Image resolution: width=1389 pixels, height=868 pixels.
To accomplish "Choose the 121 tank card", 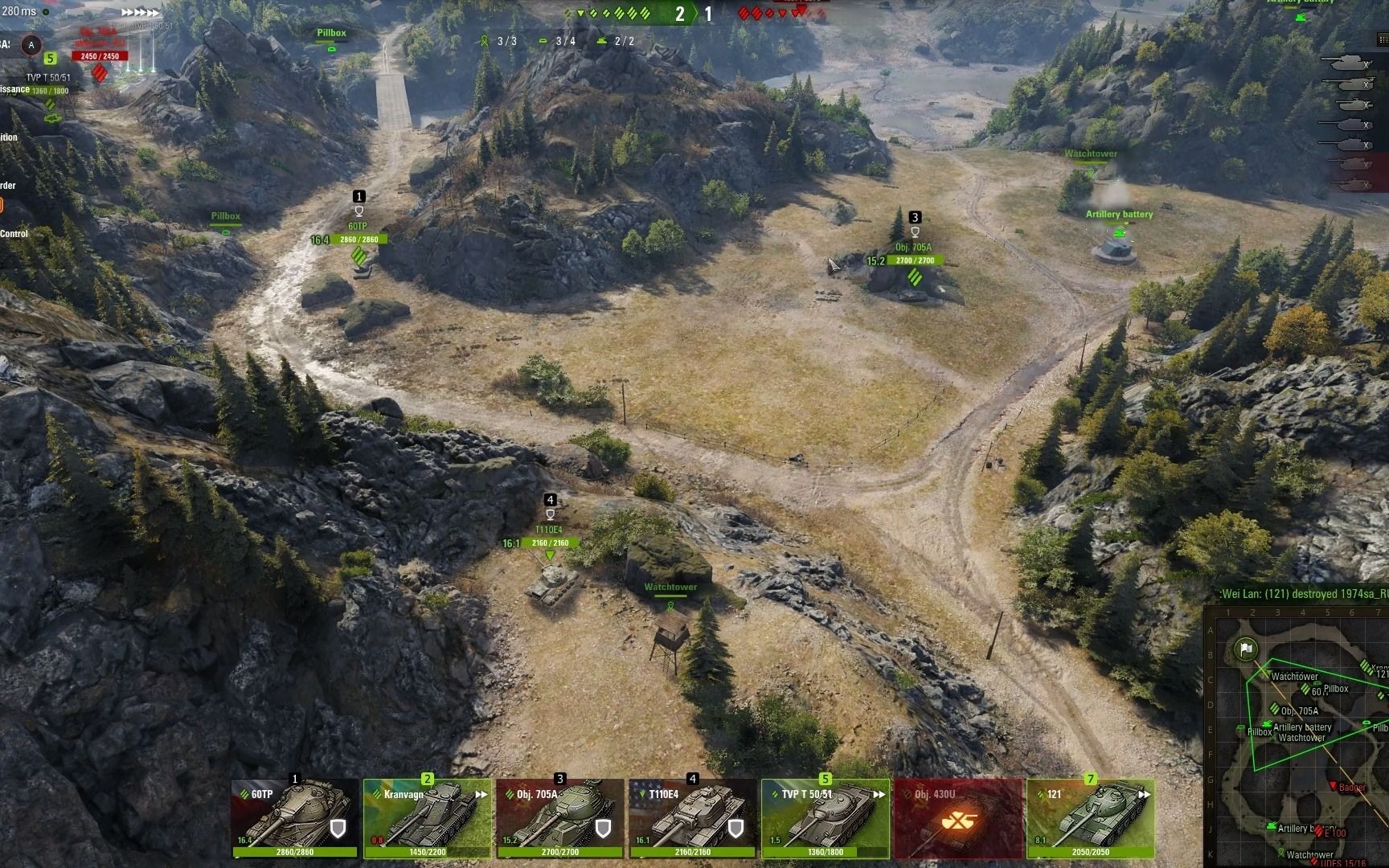I will (1090, 818).
